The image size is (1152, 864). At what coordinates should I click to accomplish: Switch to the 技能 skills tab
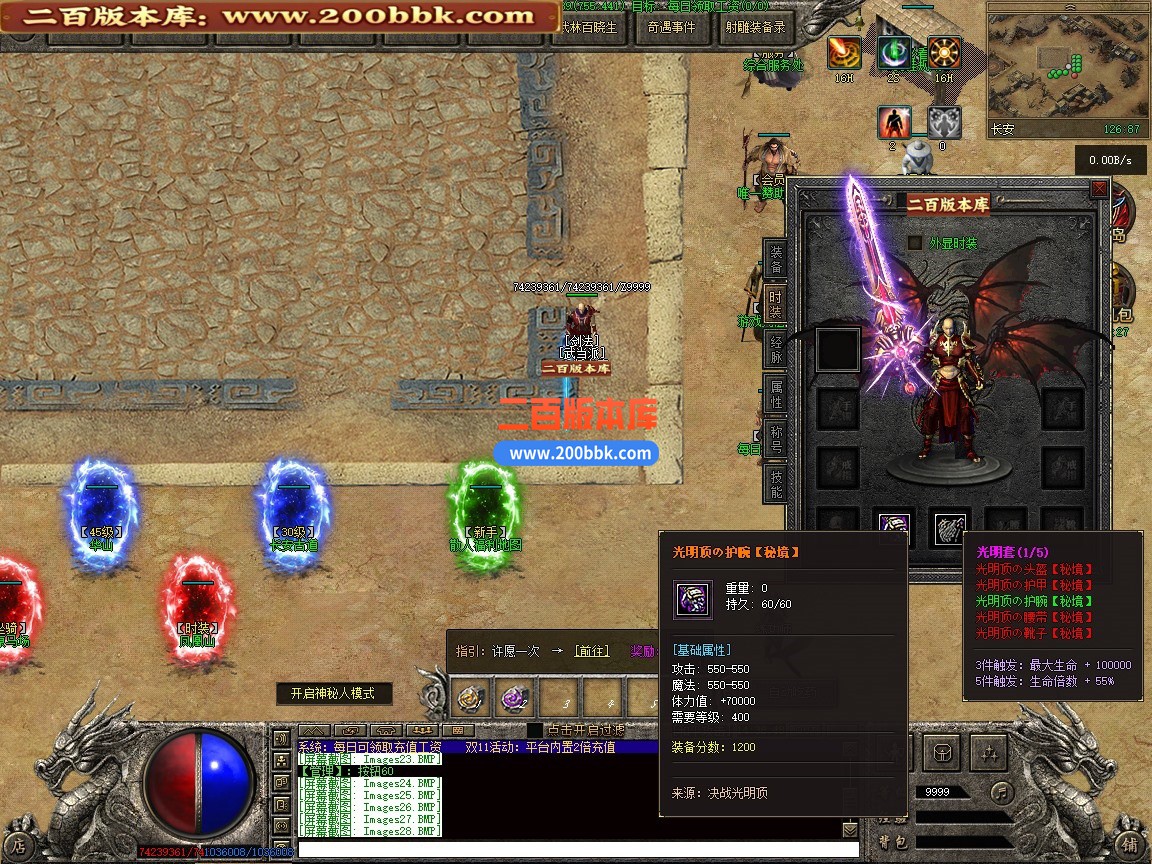pyautogui.click(x=776, y=486)
